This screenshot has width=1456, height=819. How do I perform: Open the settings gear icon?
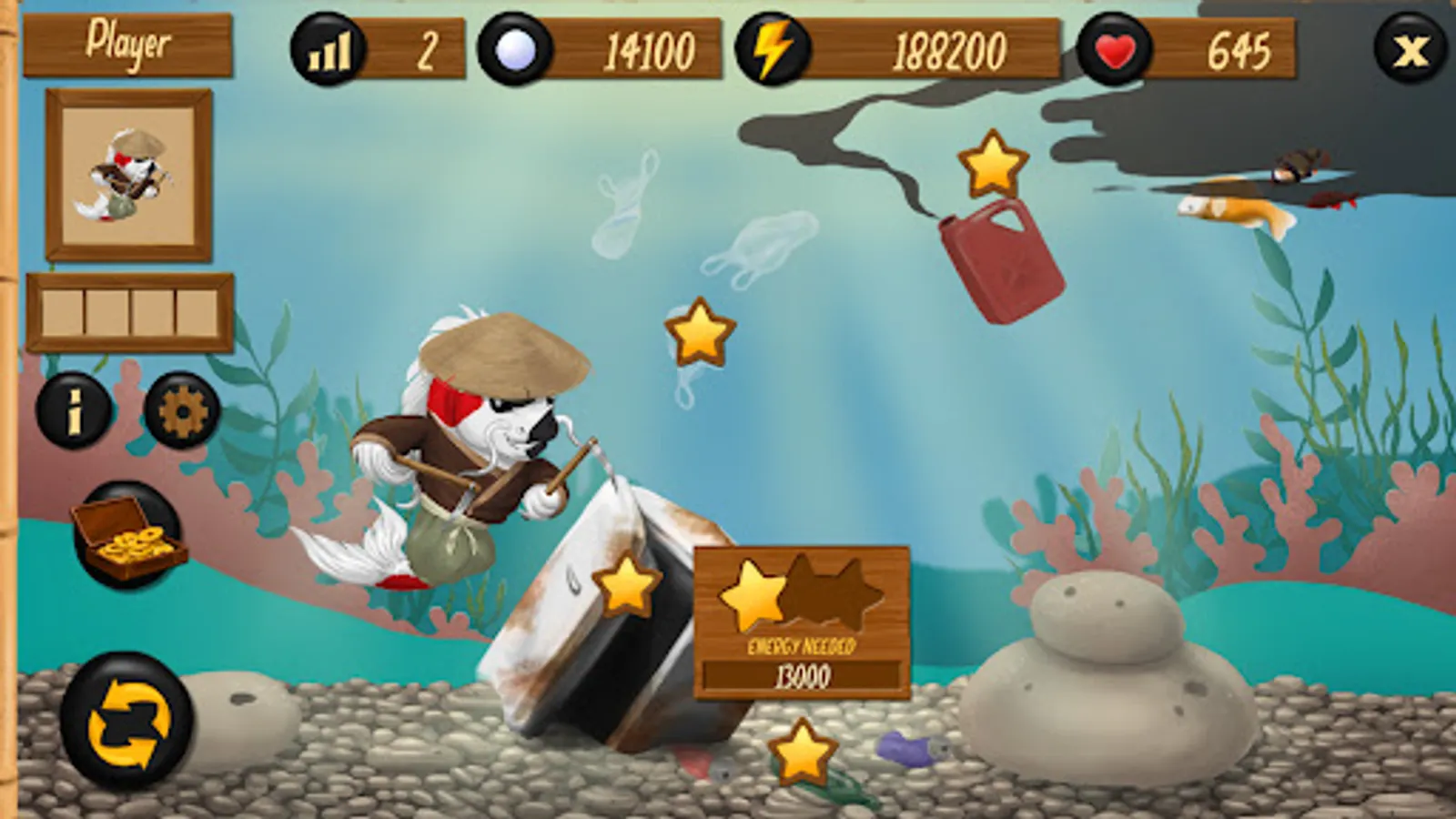click(185, 411)
